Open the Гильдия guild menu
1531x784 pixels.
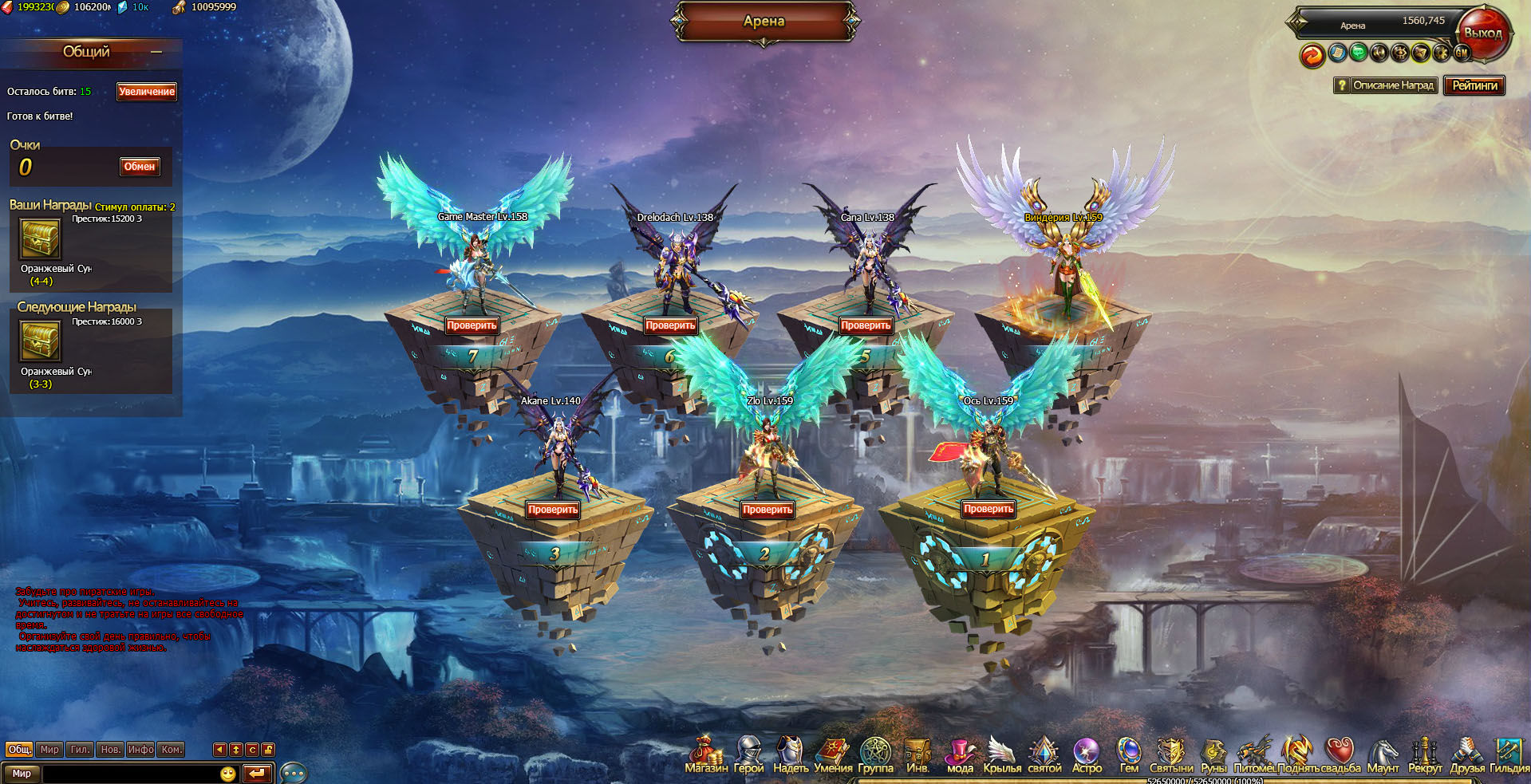click(1509, 755)
